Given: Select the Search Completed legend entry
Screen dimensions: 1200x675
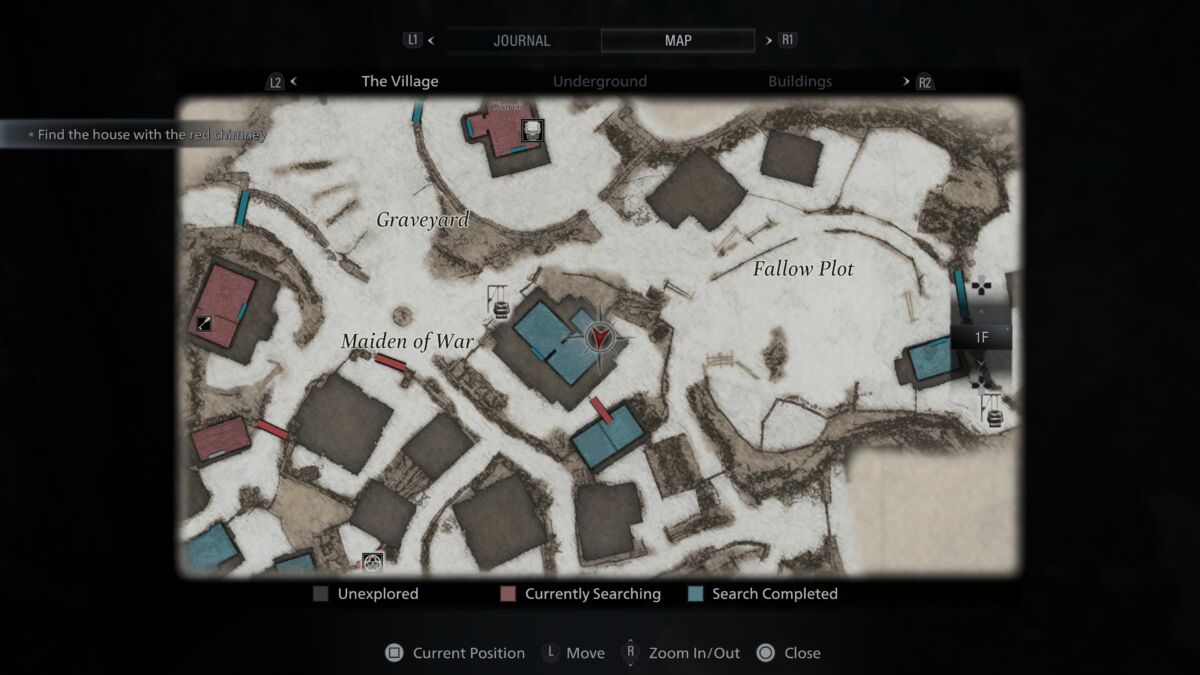Looking at the screenshot, I should (x=763, y=594).
